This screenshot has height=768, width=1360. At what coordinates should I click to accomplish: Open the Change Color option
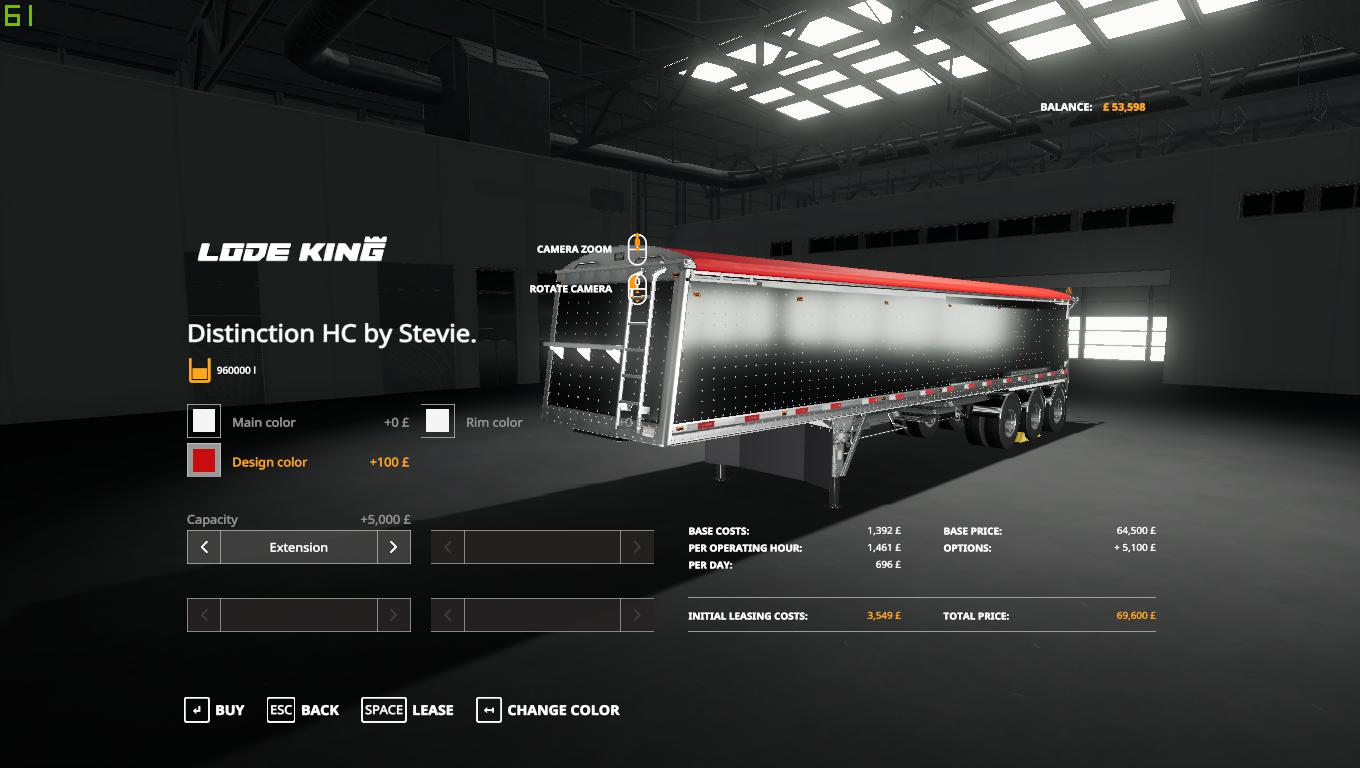tap(548, 710)
